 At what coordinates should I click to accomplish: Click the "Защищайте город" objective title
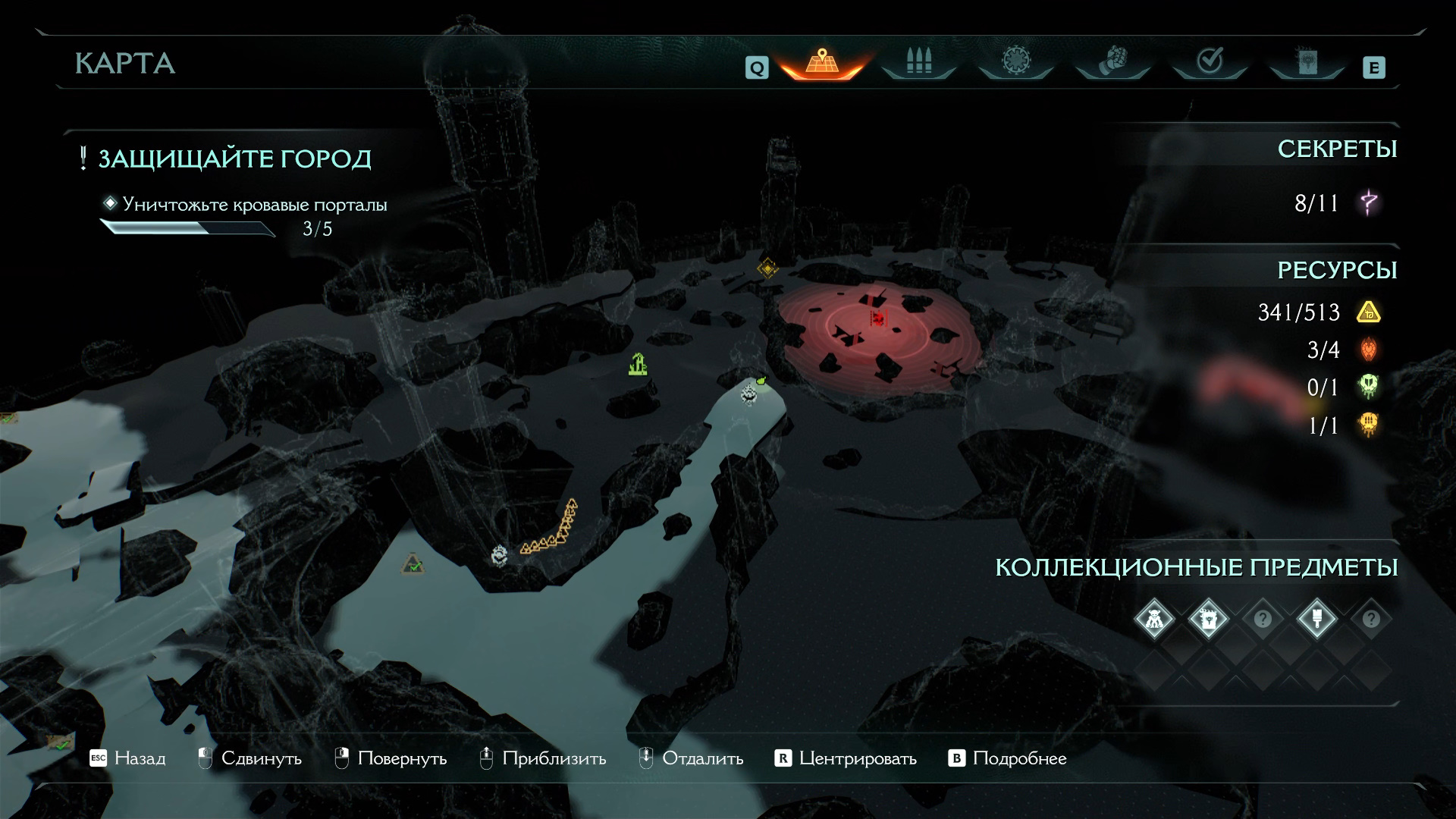pos(234,158)
